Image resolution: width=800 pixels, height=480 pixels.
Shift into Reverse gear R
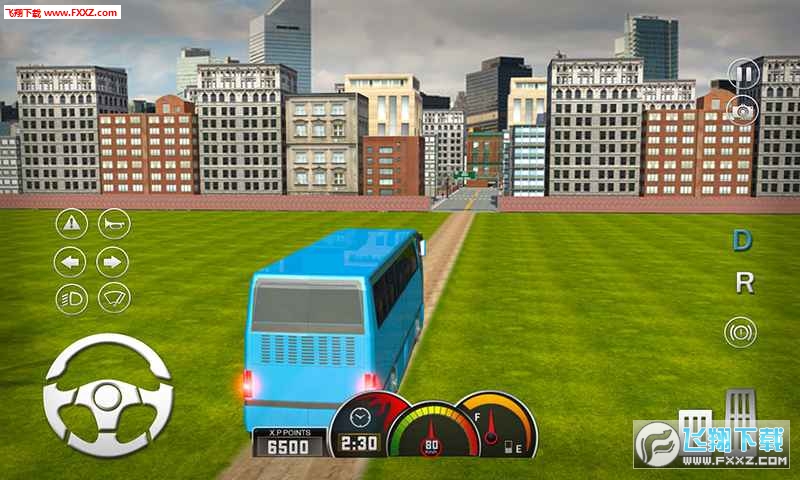click(x=744, y=283)
